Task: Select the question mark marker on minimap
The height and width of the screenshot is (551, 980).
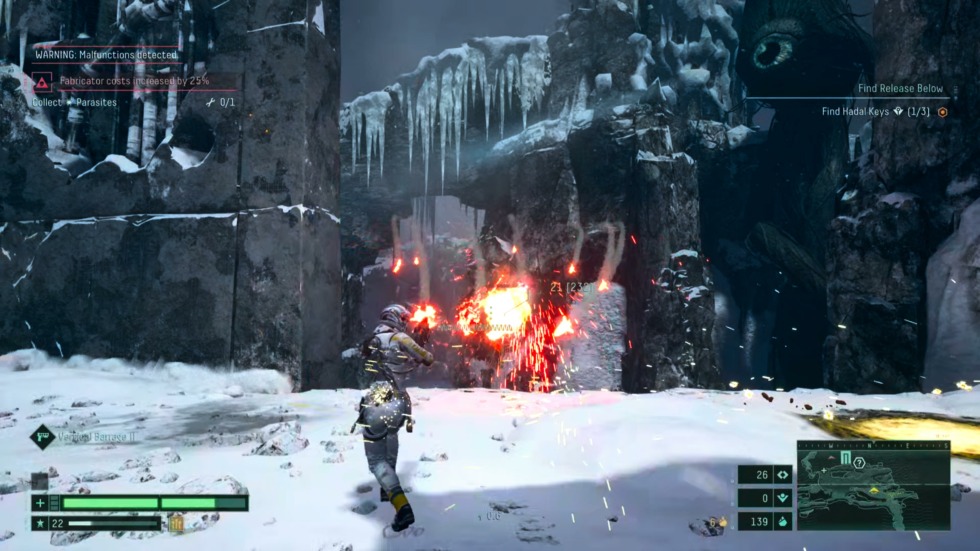Action: coord(858,461)
